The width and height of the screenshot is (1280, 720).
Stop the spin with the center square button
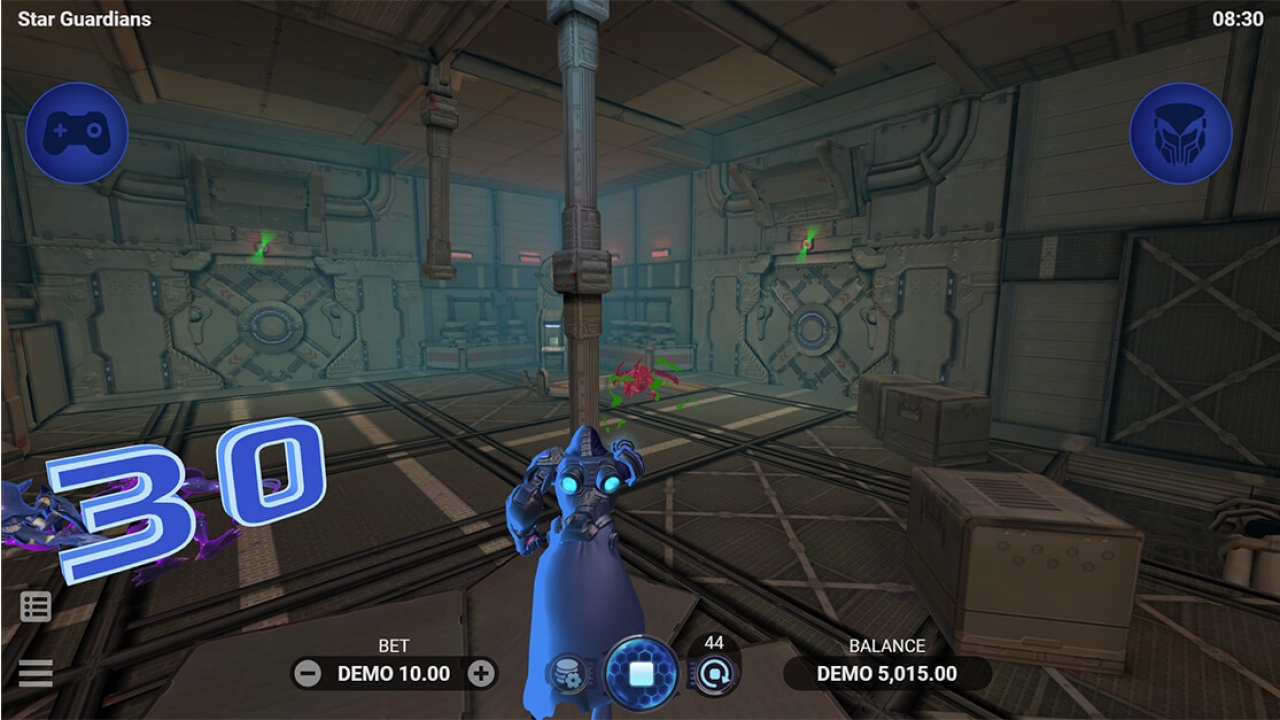tap(641, 673)
